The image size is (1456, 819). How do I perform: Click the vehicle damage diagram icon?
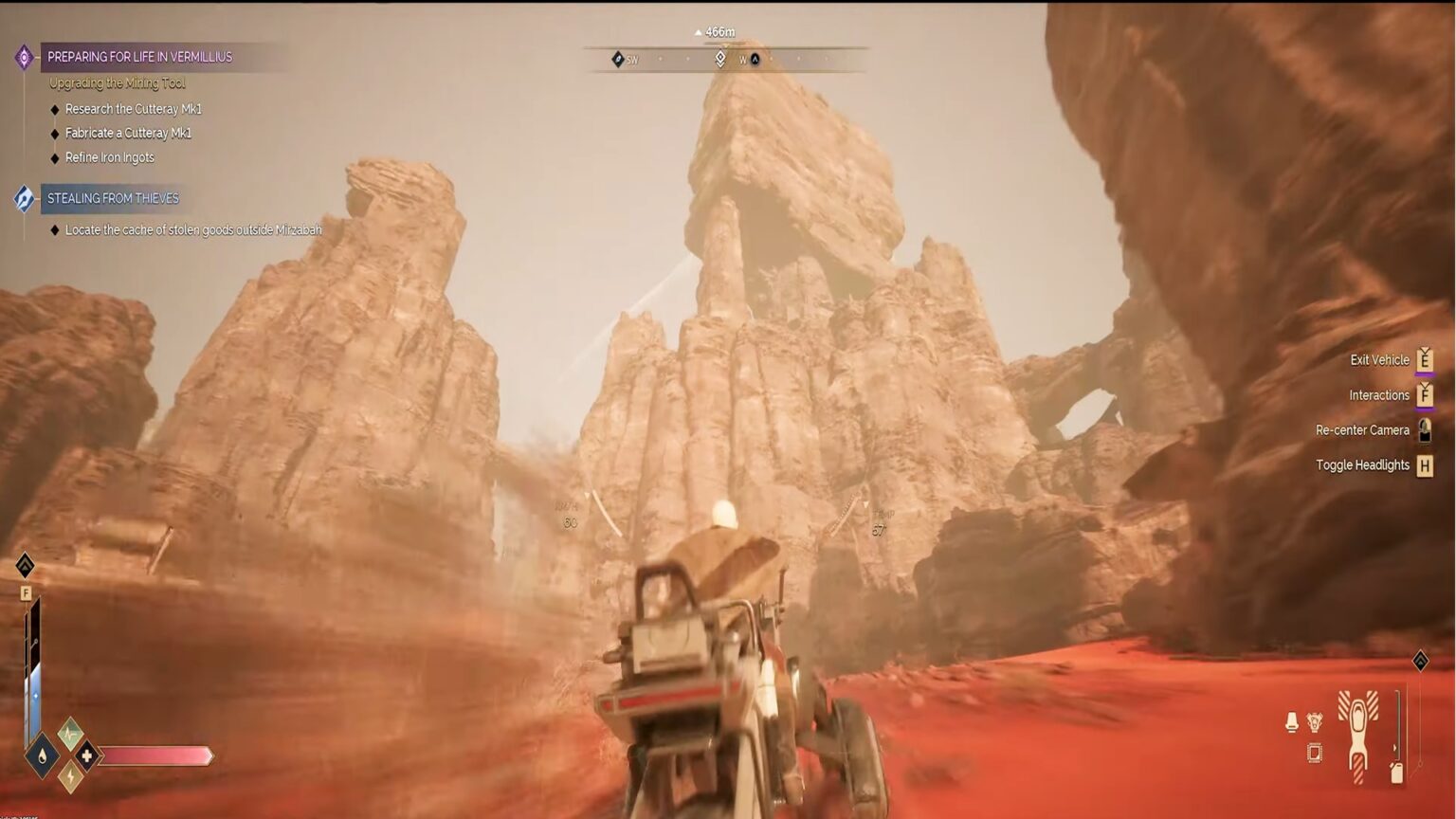click(x=1358, y=737)
